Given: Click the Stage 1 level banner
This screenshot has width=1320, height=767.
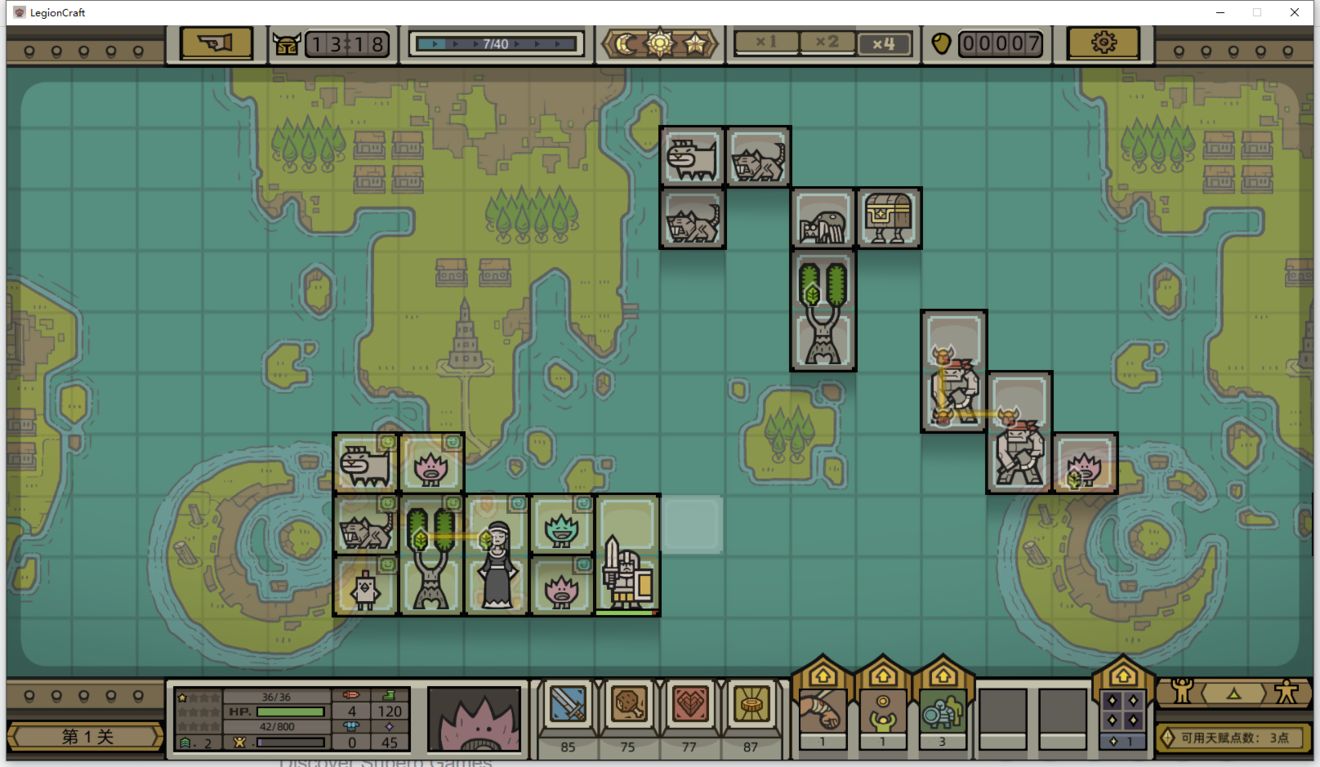Looking at the screenshot, I should [86, 737].
